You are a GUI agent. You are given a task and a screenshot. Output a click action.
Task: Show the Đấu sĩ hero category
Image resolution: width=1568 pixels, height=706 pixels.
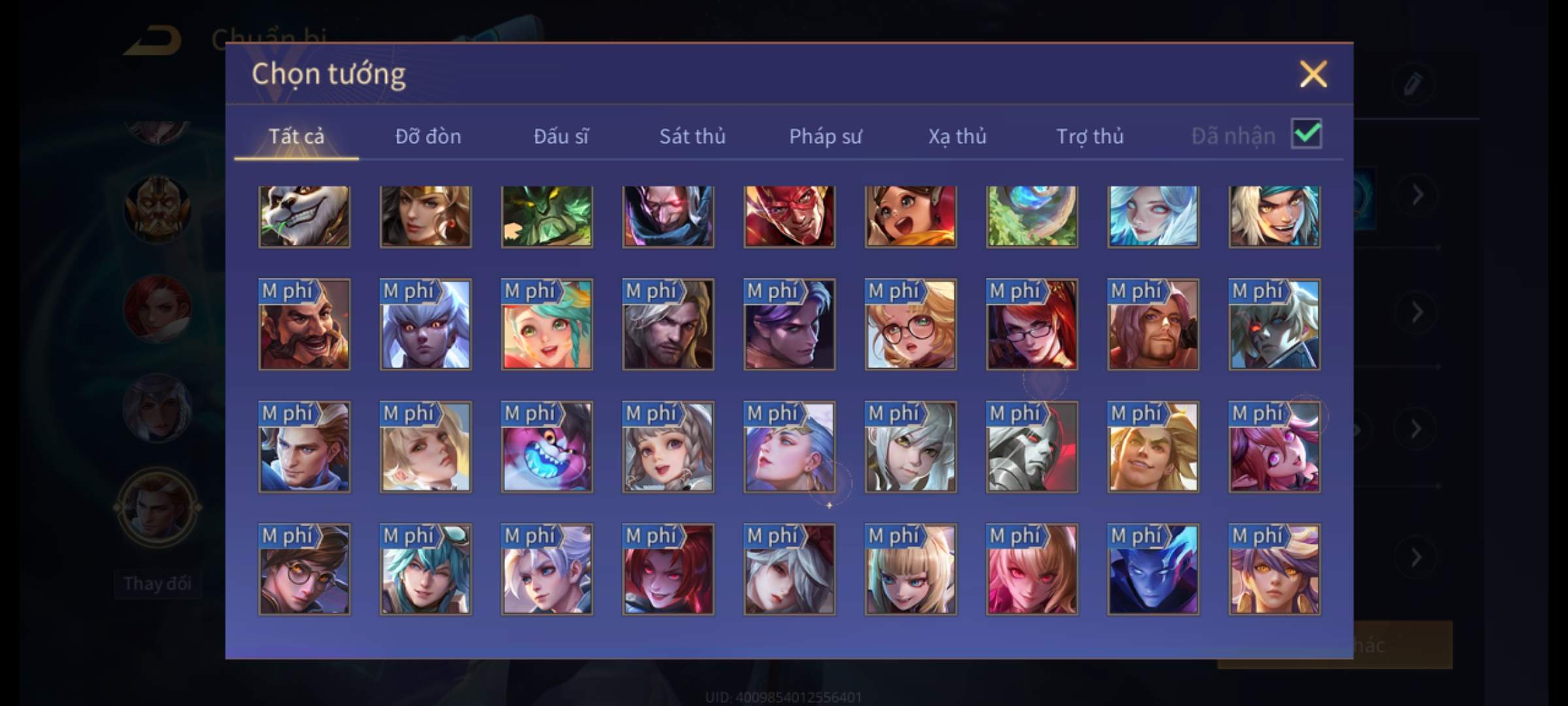point(561,136)
